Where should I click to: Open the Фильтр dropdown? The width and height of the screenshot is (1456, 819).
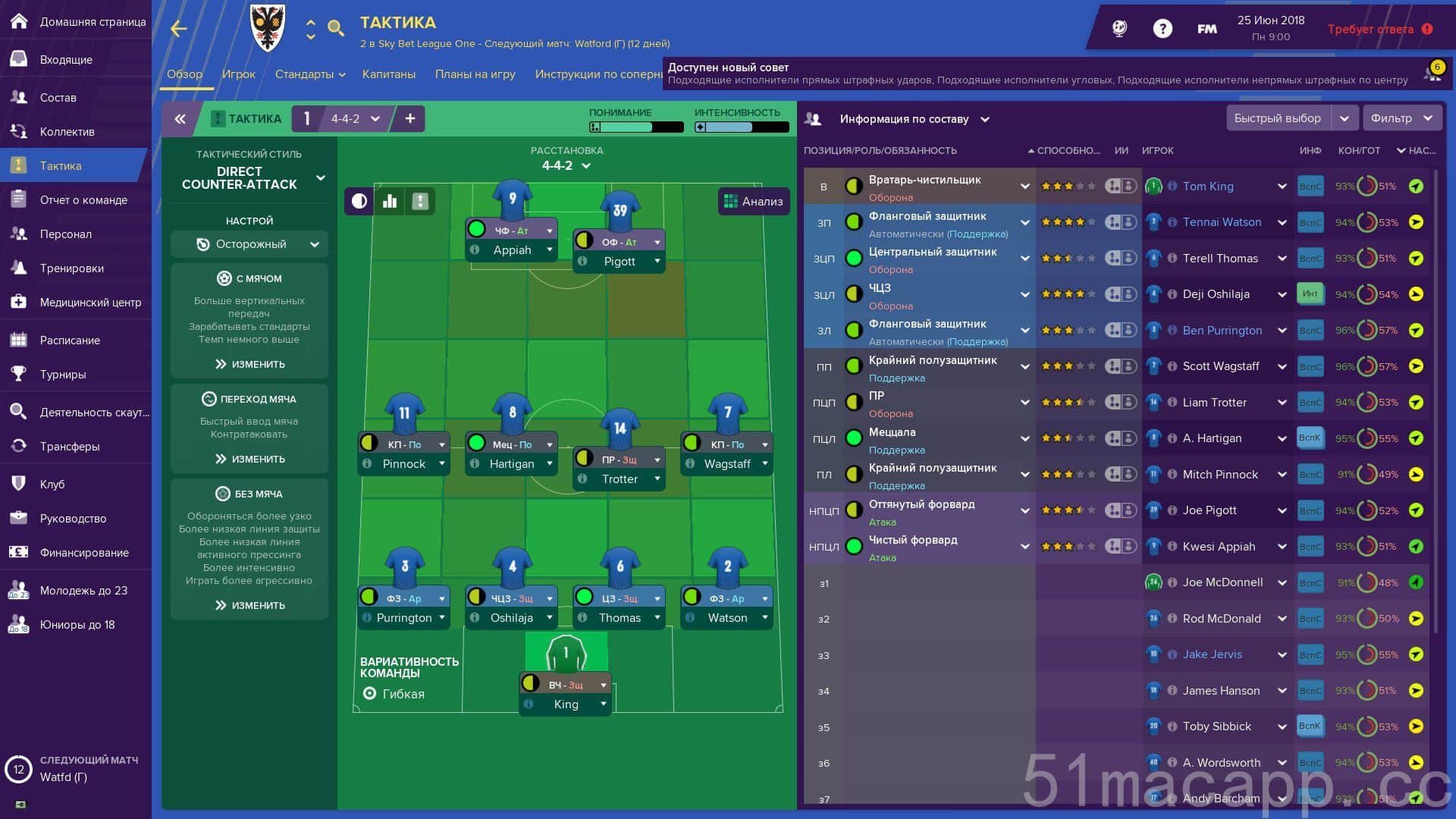(1400, 118)
